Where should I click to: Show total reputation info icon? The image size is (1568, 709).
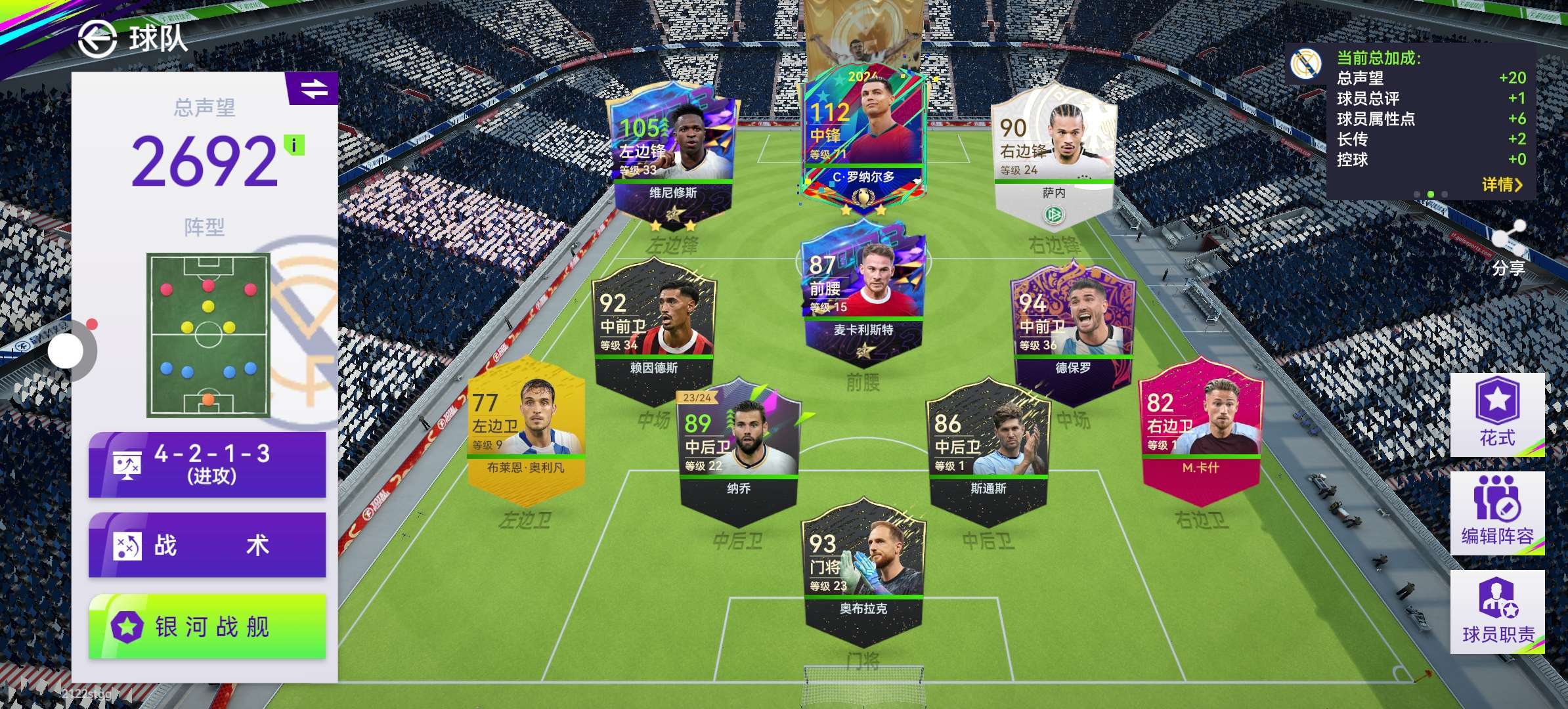pyautogui.click(x=294, y=145)
